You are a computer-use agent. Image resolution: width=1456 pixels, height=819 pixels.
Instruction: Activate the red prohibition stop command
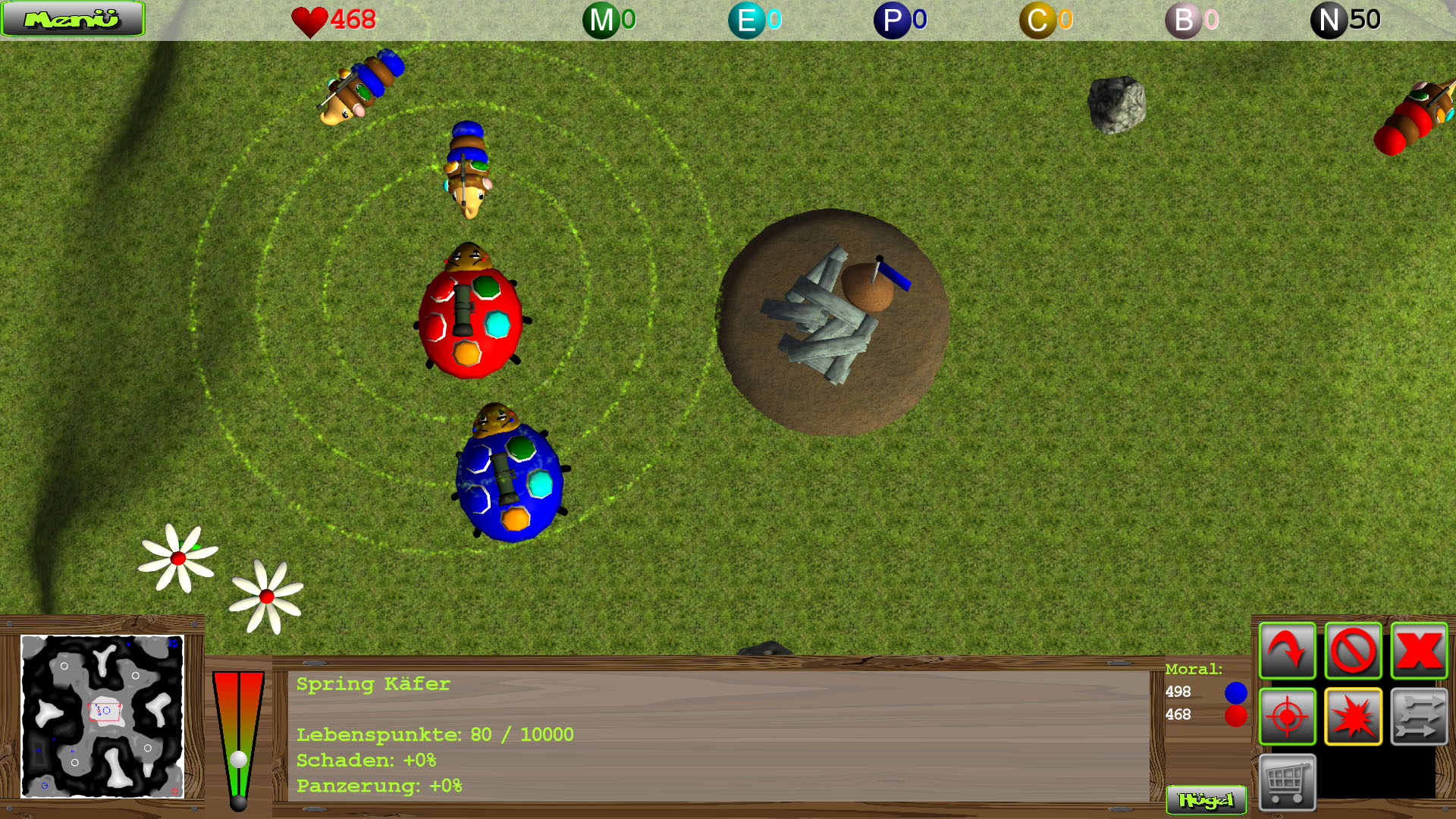(x=1353, y=651)
